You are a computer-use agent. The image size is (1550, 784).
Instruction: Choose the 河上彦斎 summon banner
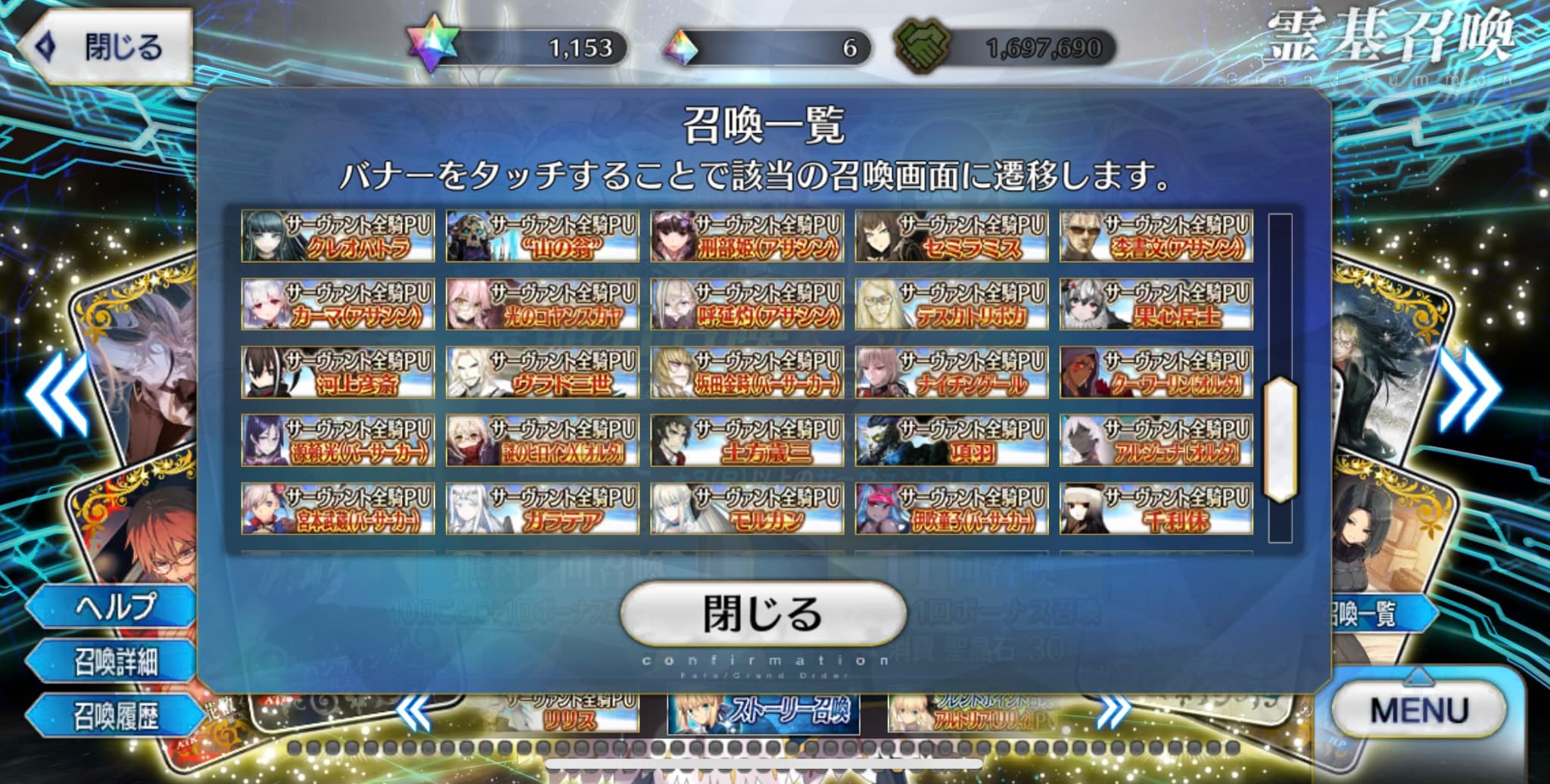click(x=338, y=372)
